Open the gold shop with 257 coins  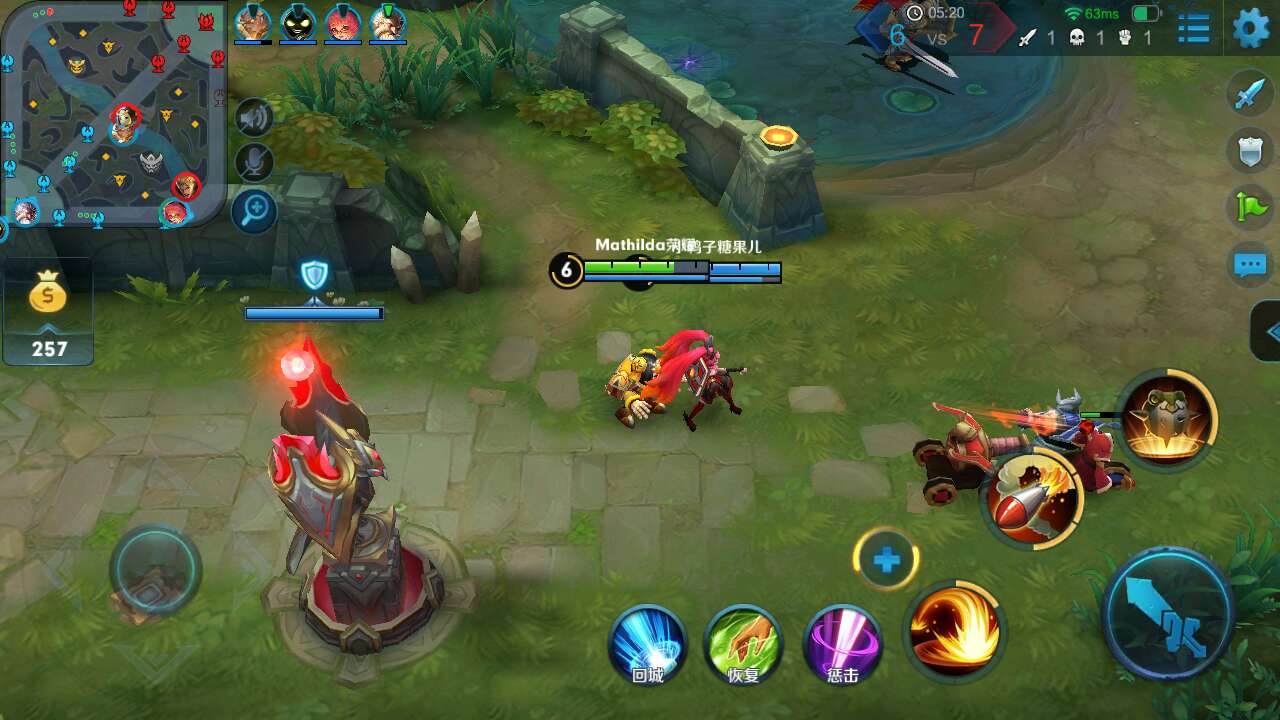click(48, 310)
